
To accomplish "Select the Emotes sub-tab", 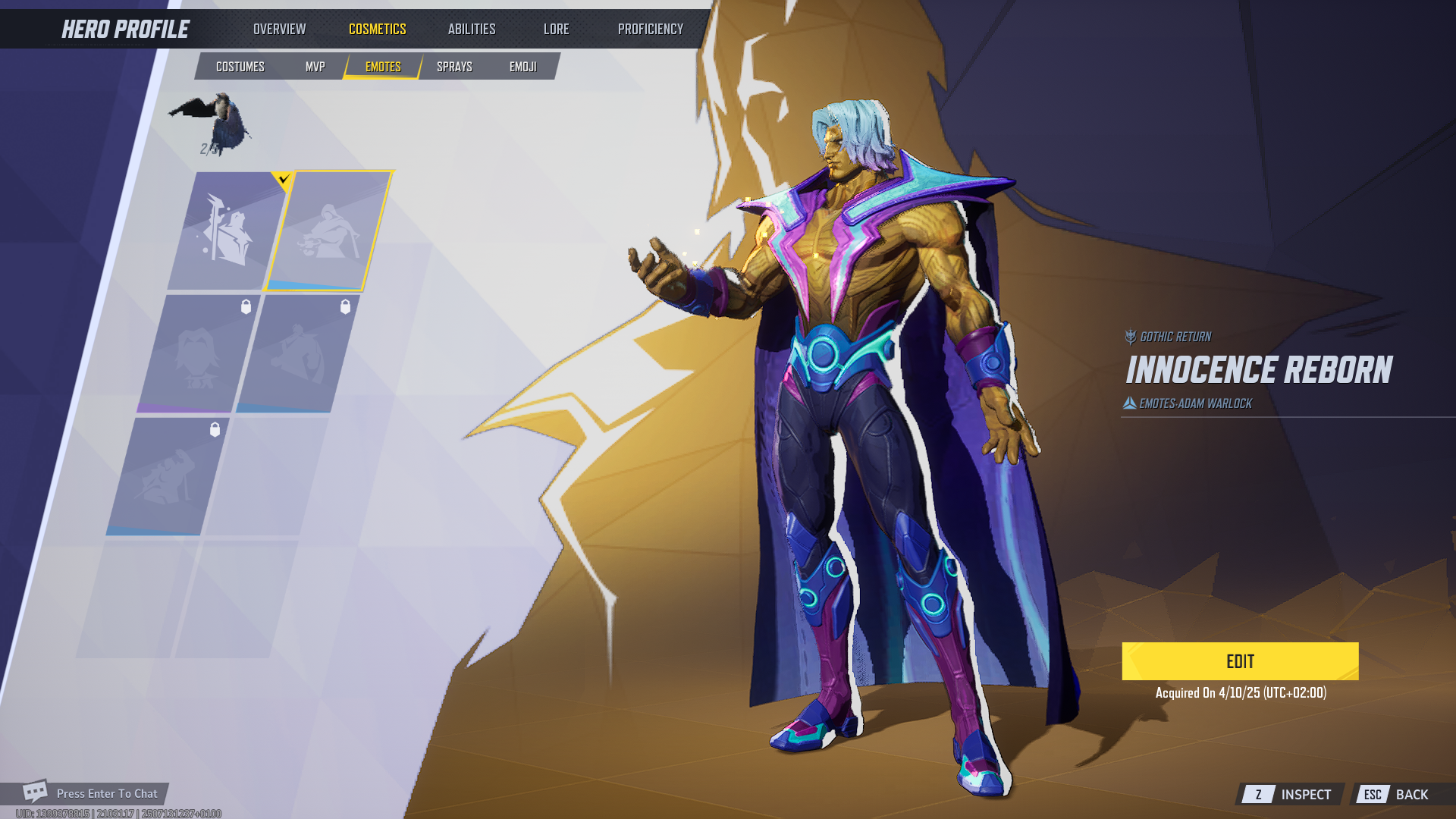I will 383,67.
